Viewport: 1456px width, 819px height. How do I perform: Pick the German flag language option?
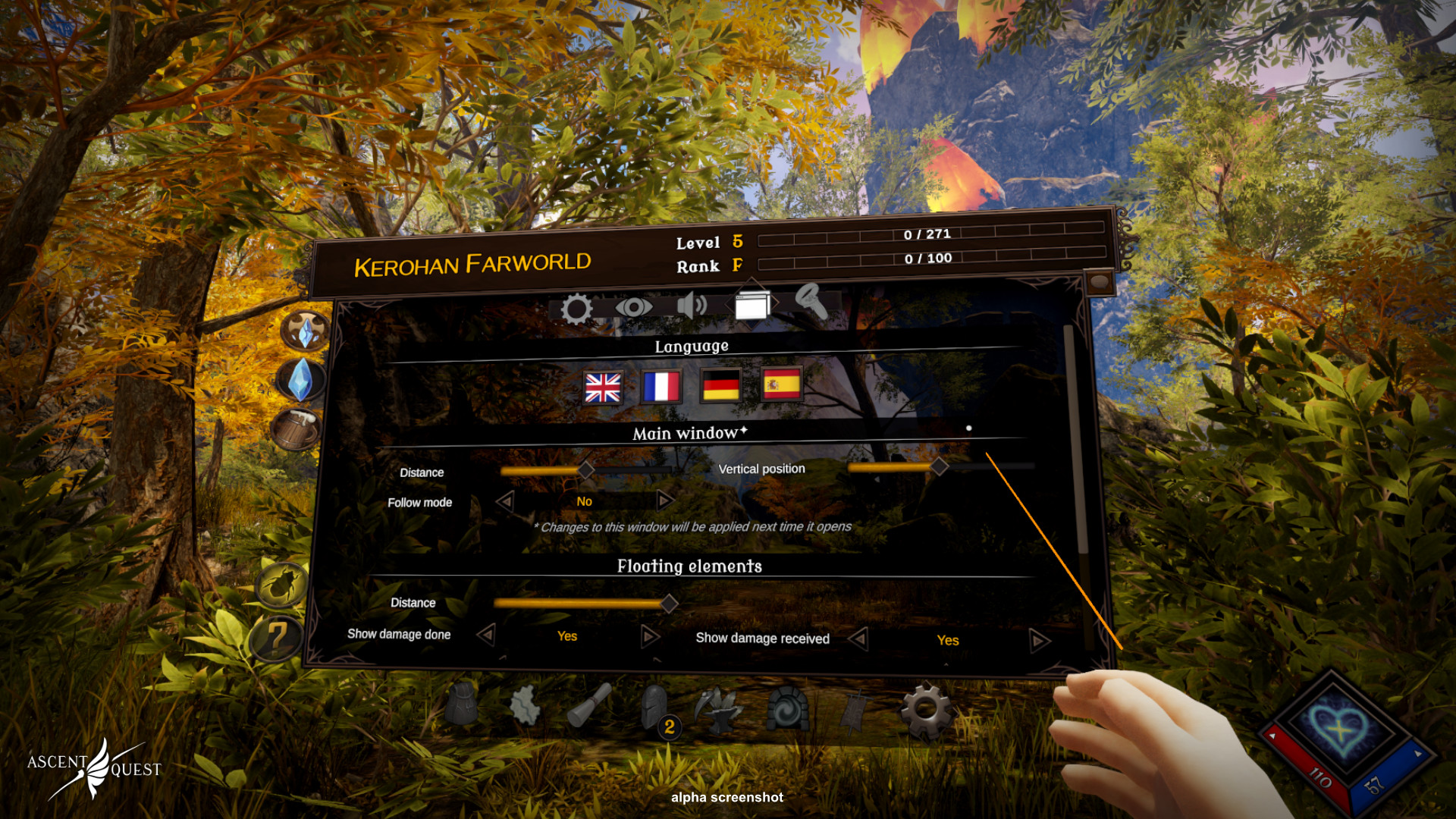click(x=720, y=386)
